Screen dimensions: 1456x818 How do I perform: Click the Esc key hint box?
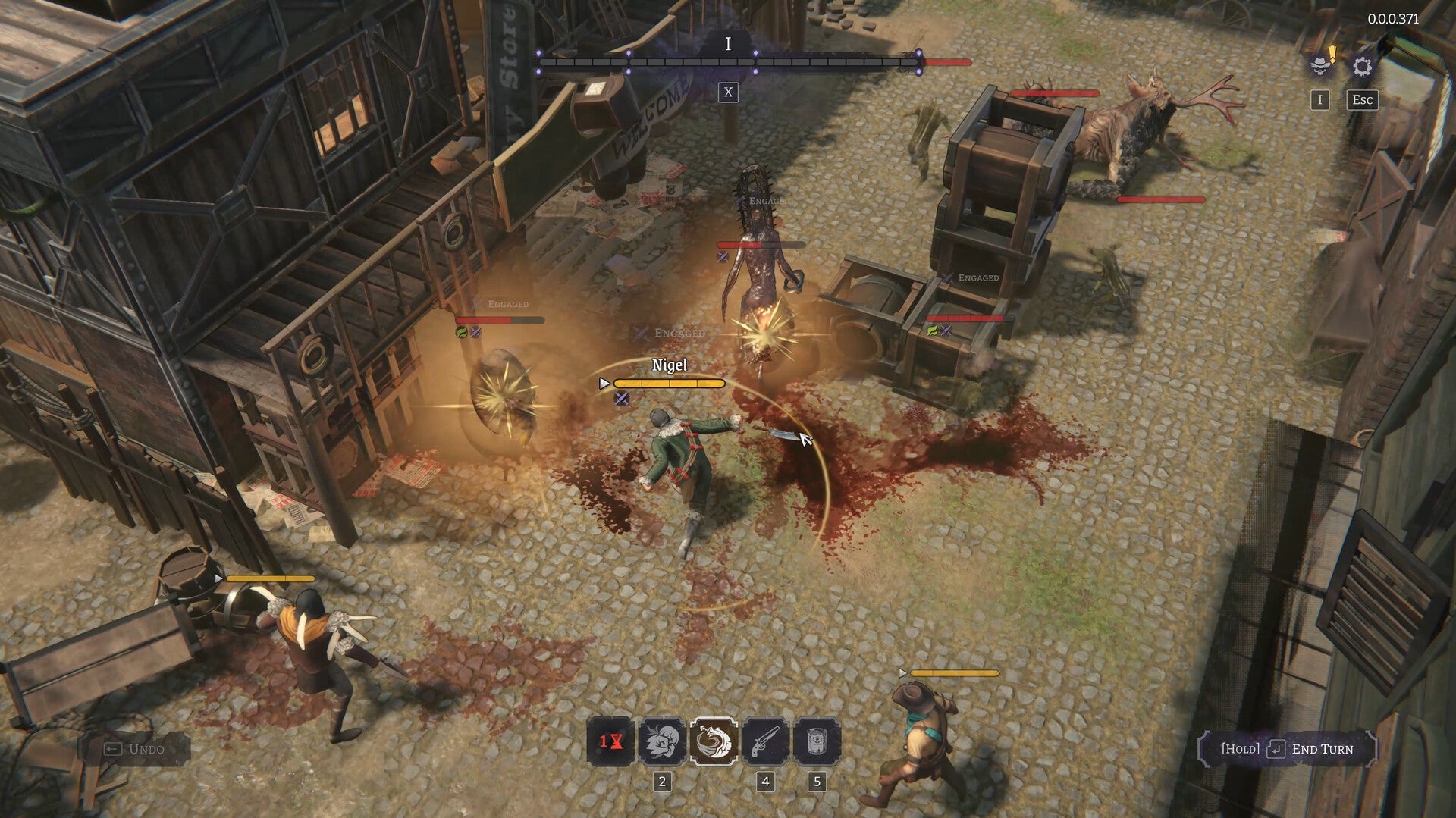pos(1363,99)
